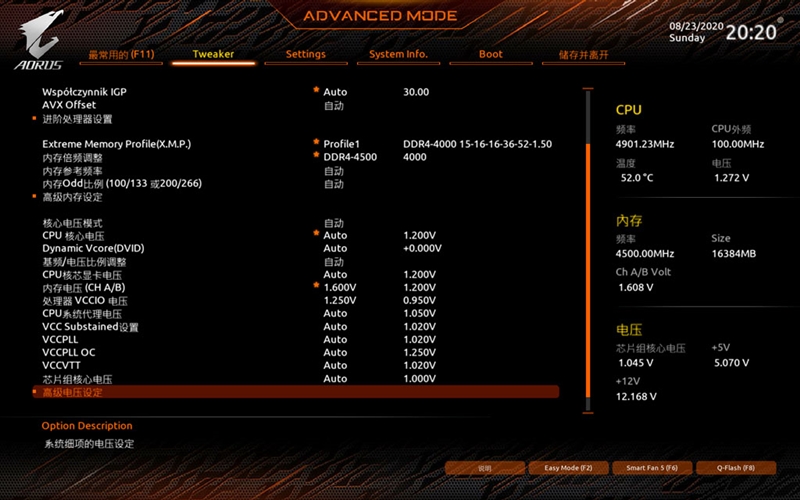Select the Extreme Memory Profile(X.M.P.) row
This screenshot has height=500, width=800.
pos(116,144)
